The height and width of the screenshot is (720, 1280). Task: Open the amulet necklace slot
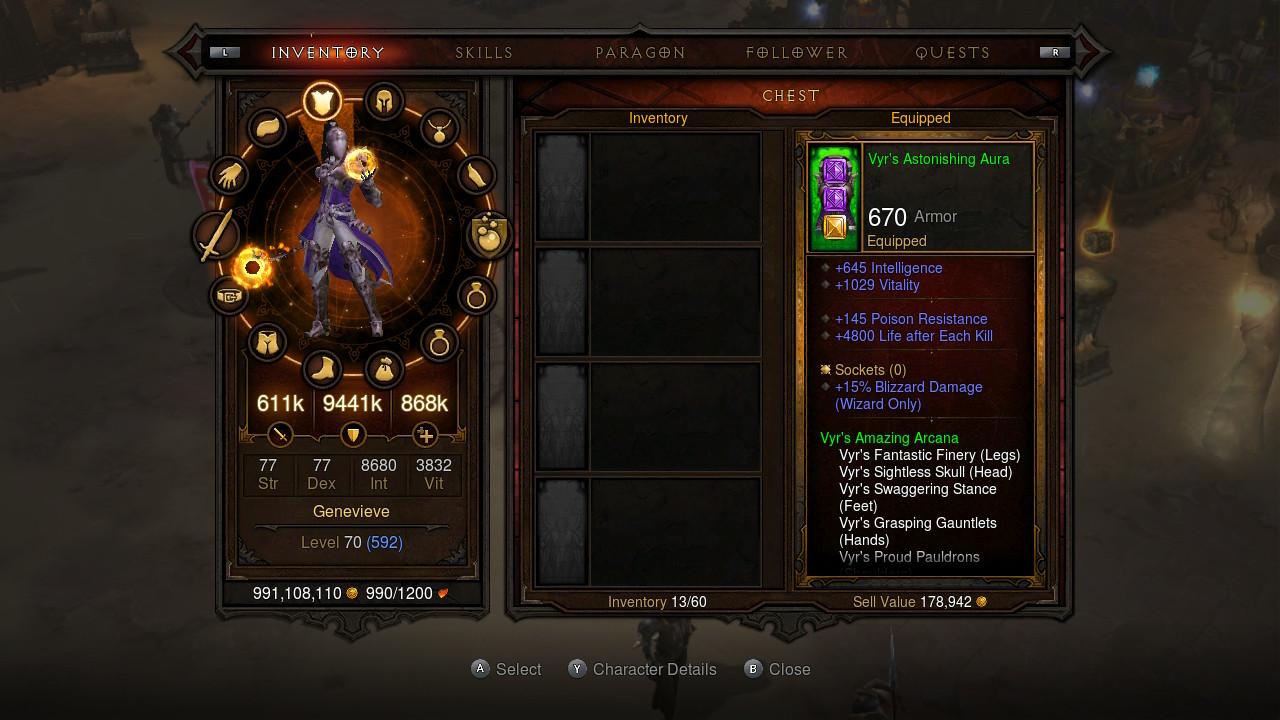(438, 128)
